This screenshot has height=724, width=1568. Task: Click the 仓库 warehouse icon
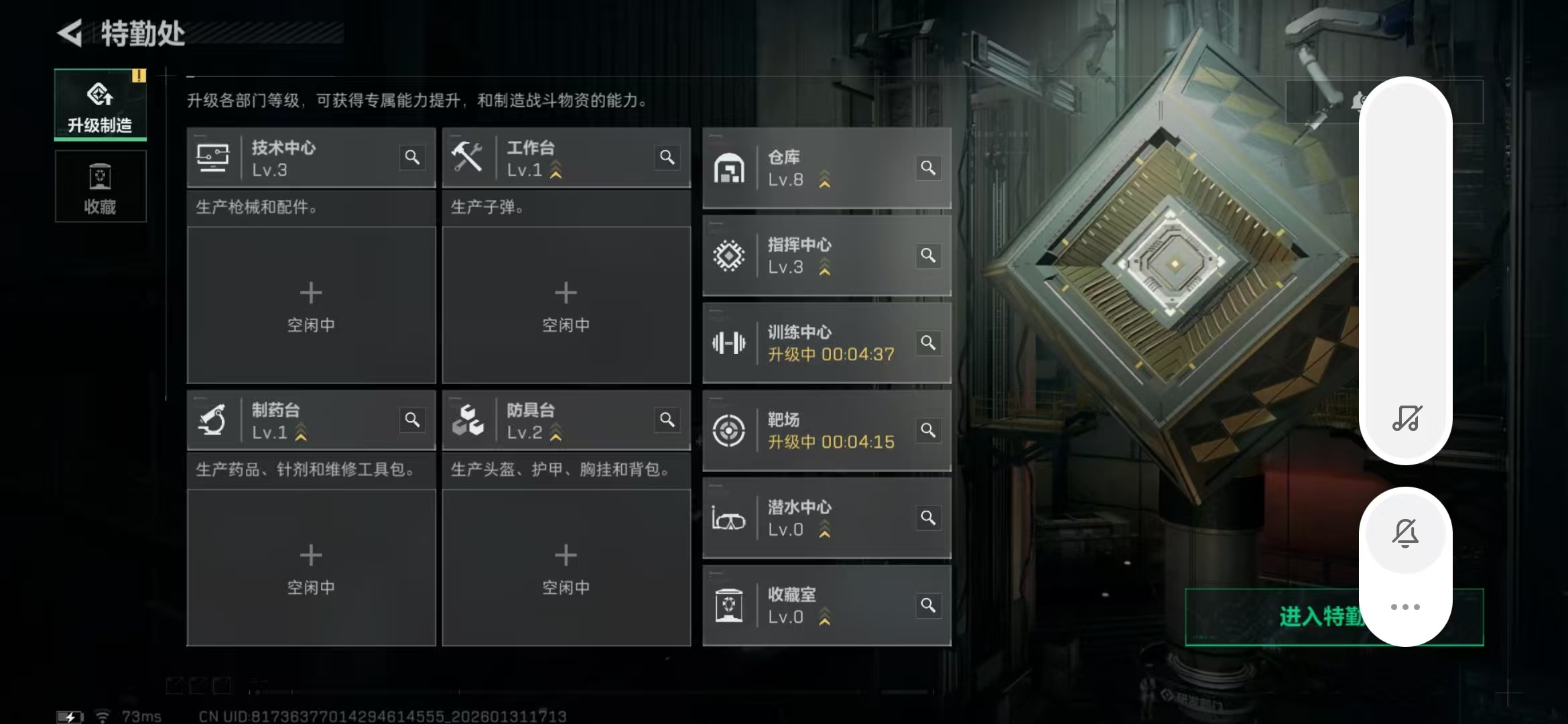click(x=730, y=168)
